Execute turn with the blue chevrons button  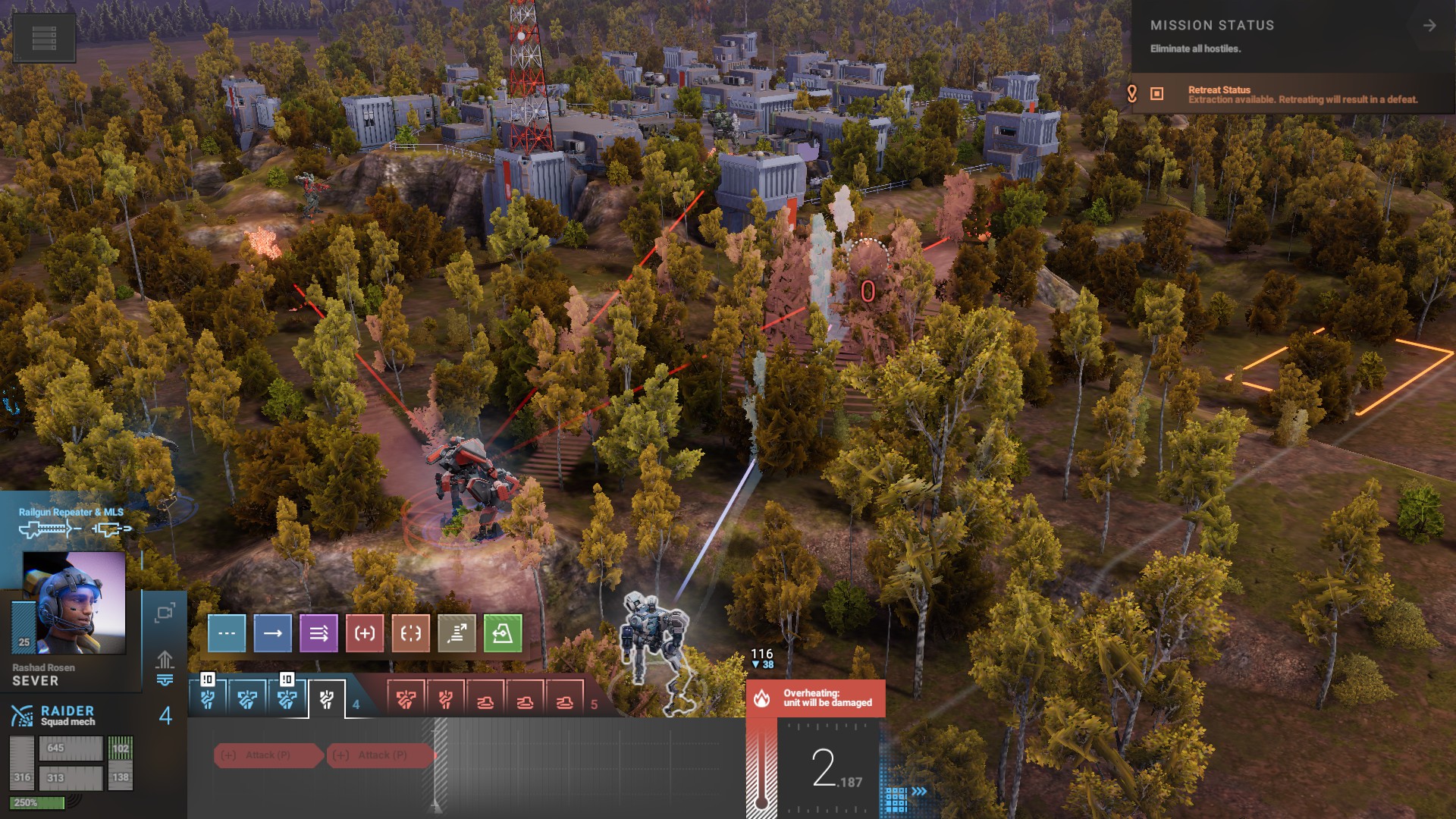(x=920, y=792)
